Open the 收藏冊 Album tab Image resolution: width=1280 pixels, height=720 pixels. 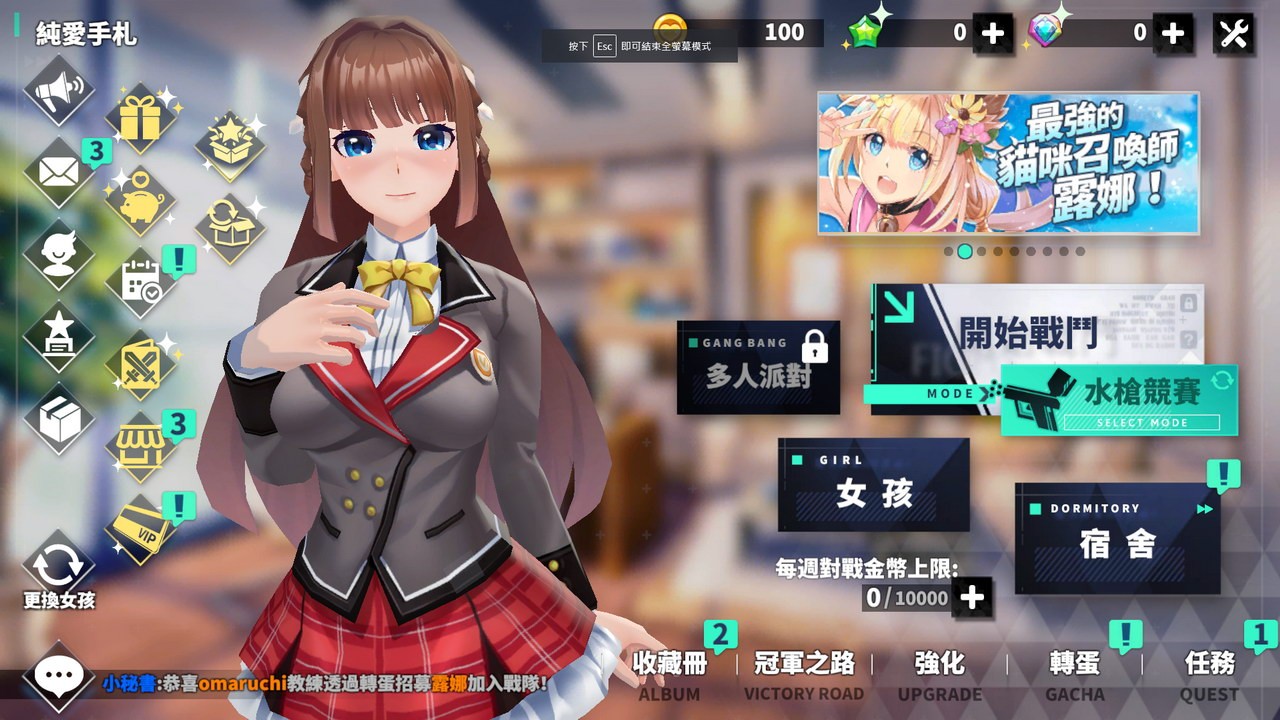669,674
